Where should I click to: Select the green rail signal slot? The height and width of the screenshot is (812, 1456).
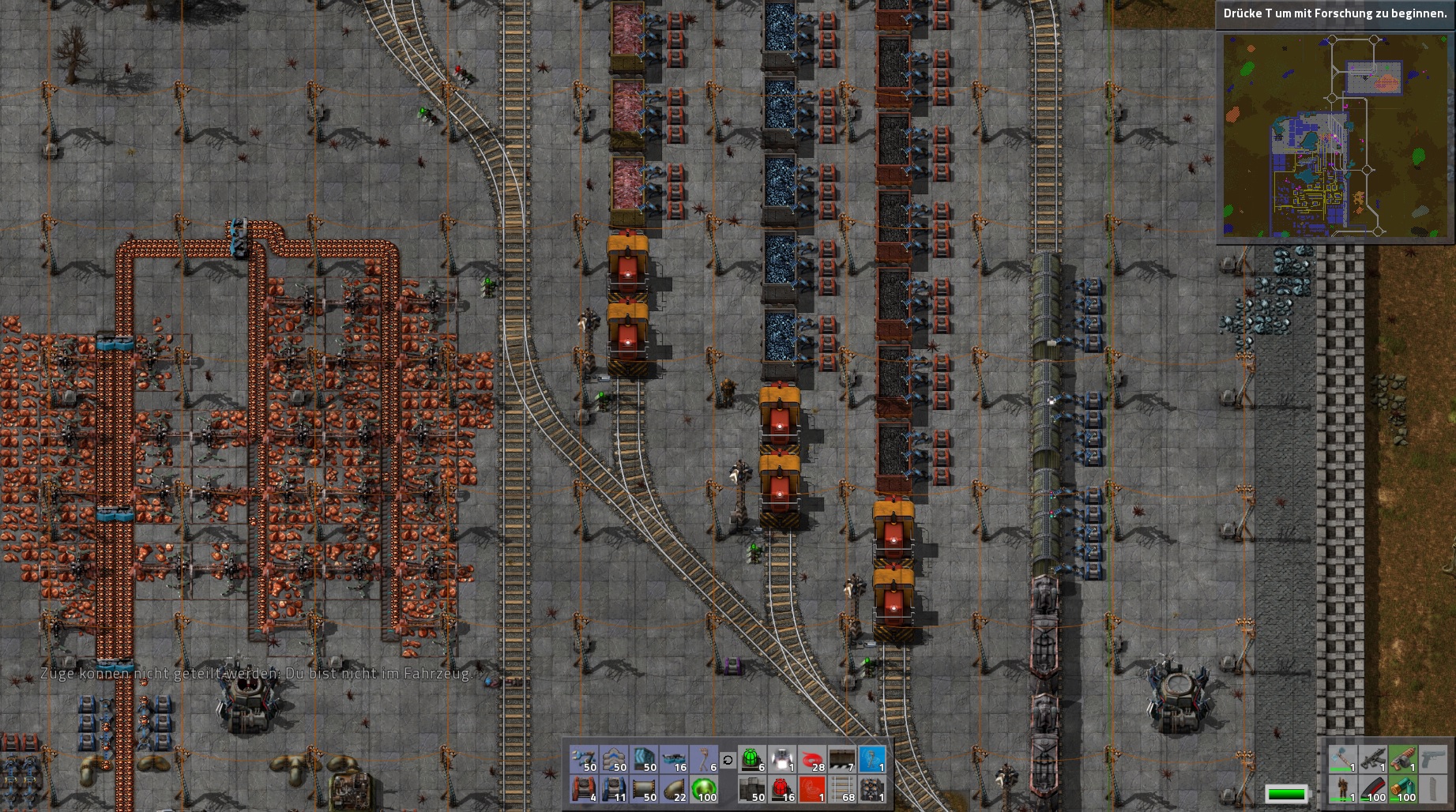tap(751, 759)
